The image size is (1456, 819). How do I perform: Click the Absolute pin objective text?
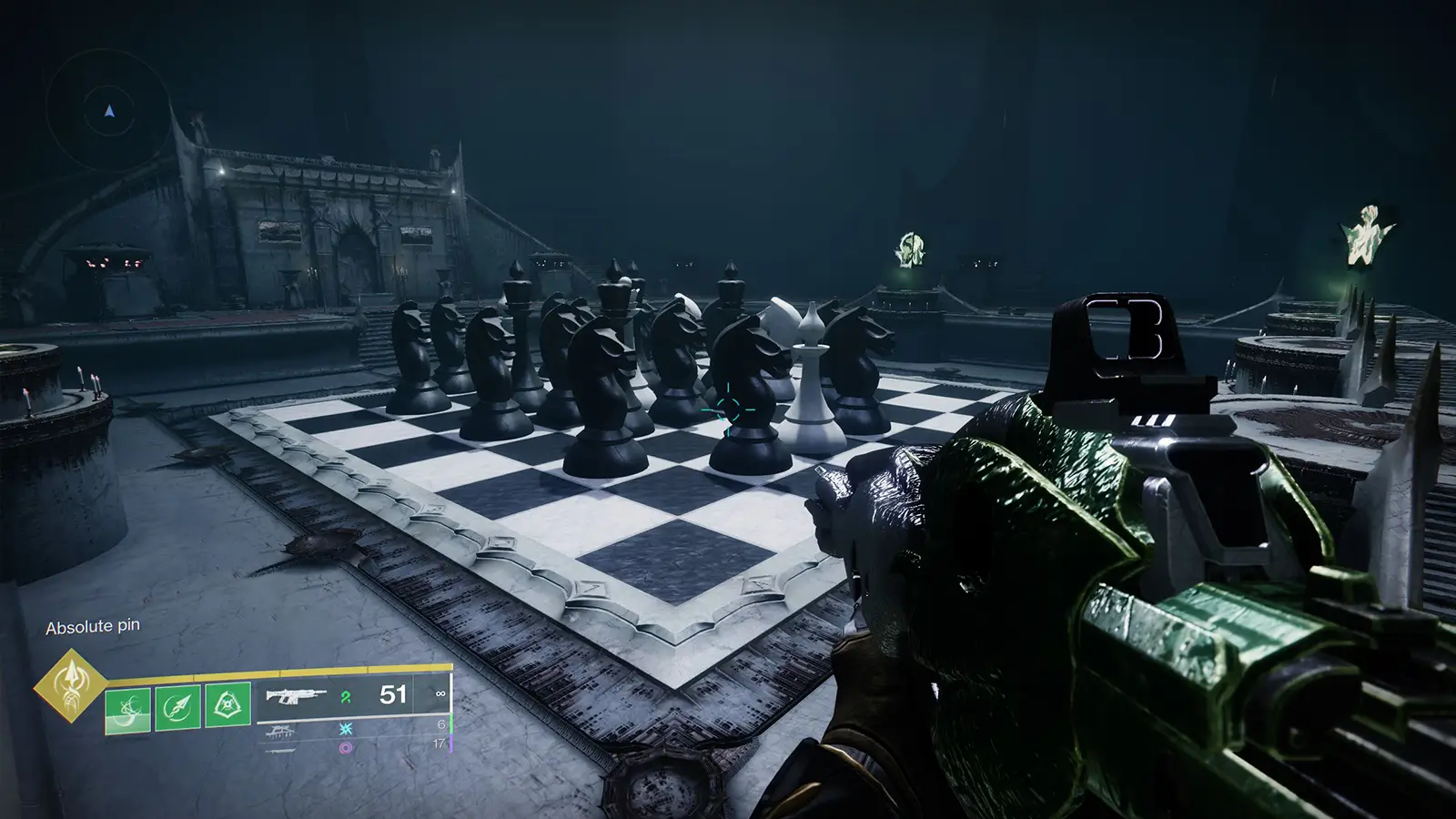[x=93, y=627]
